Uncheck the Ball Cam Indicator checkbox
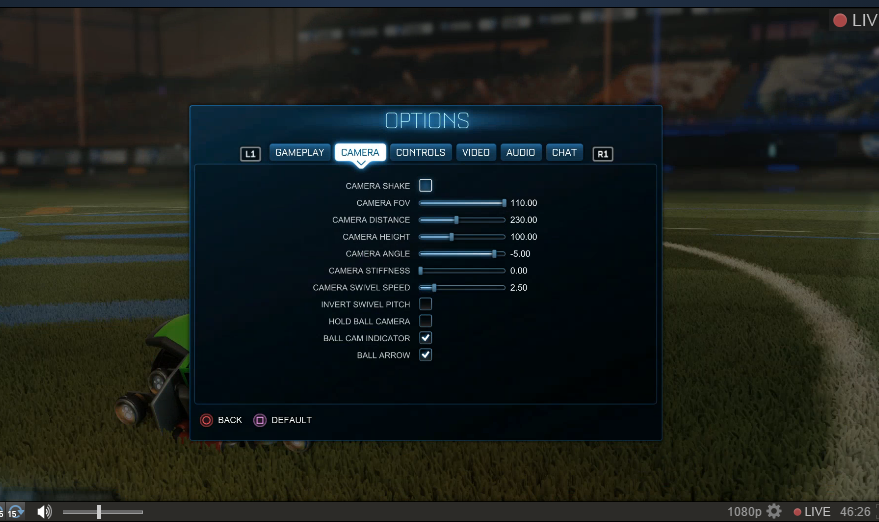This screenshot has height=522, width=879. tap(426, 338)
